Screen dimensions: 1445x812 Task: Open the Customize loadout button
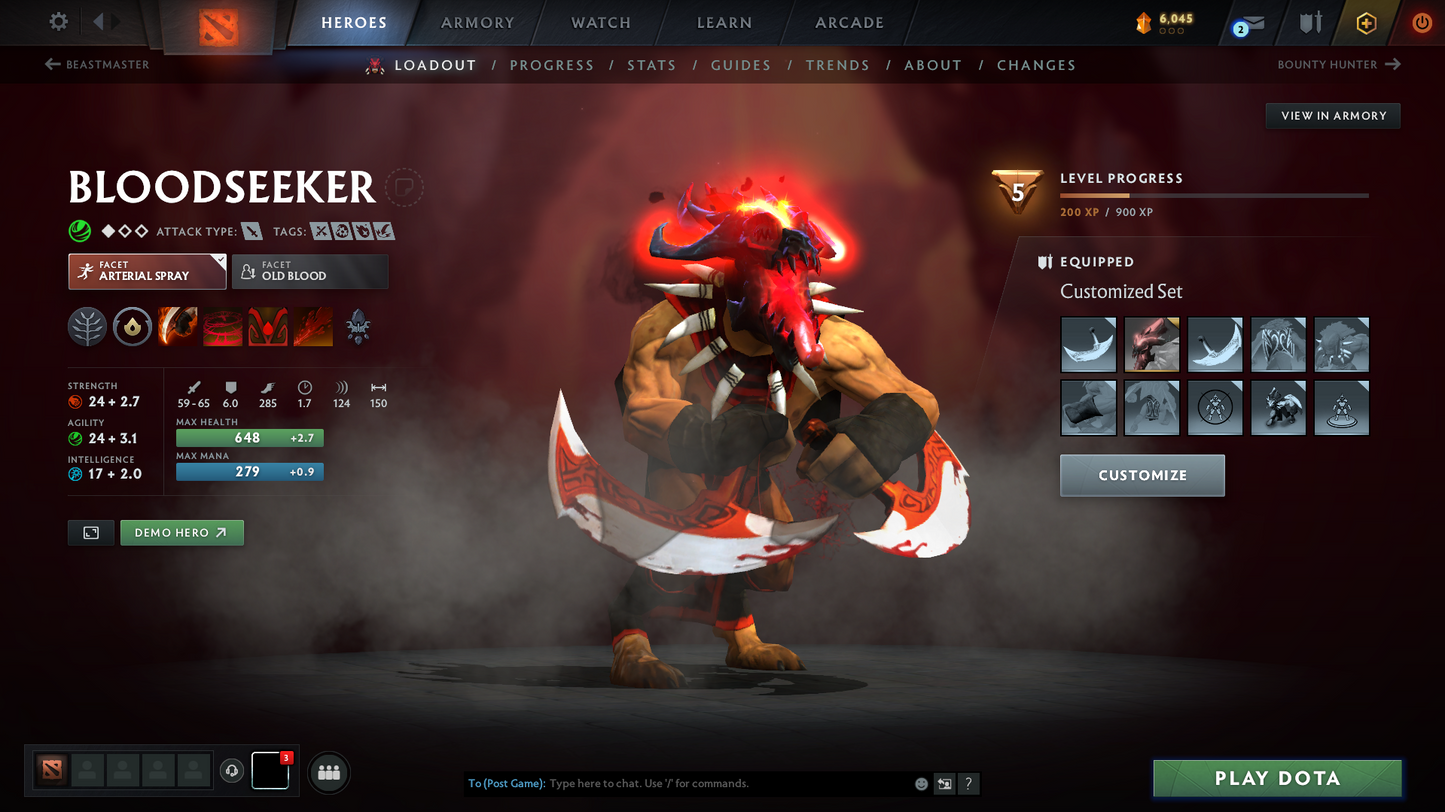pyautogui.click(x=1142, y=475)
